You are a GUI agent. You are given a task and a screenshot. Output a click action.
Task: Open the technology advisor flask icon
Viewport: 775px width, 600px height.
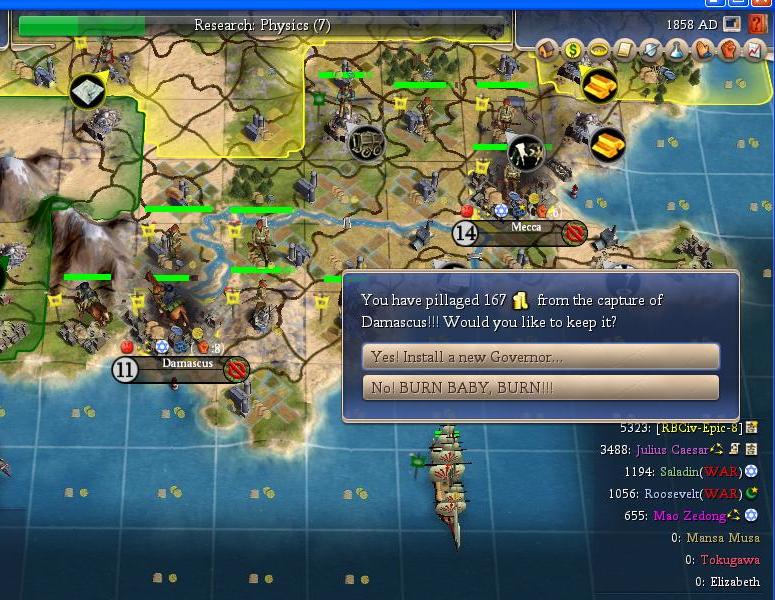(677, 48)
